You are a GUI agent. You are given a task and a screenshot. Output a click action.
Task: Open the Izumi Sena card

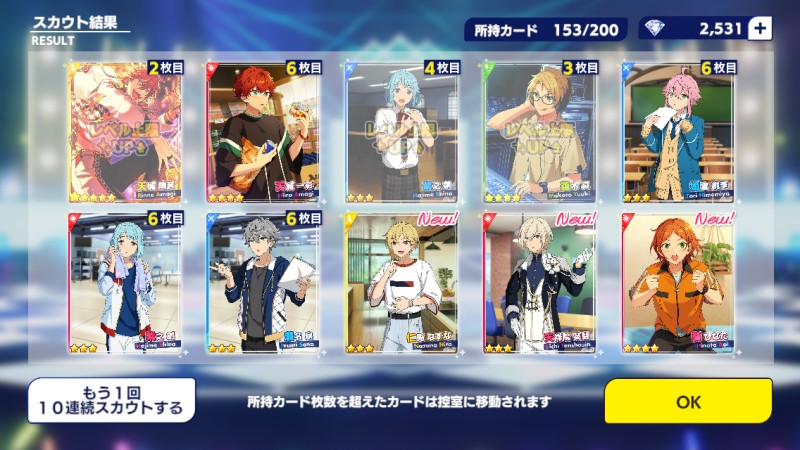pos(263,283)
